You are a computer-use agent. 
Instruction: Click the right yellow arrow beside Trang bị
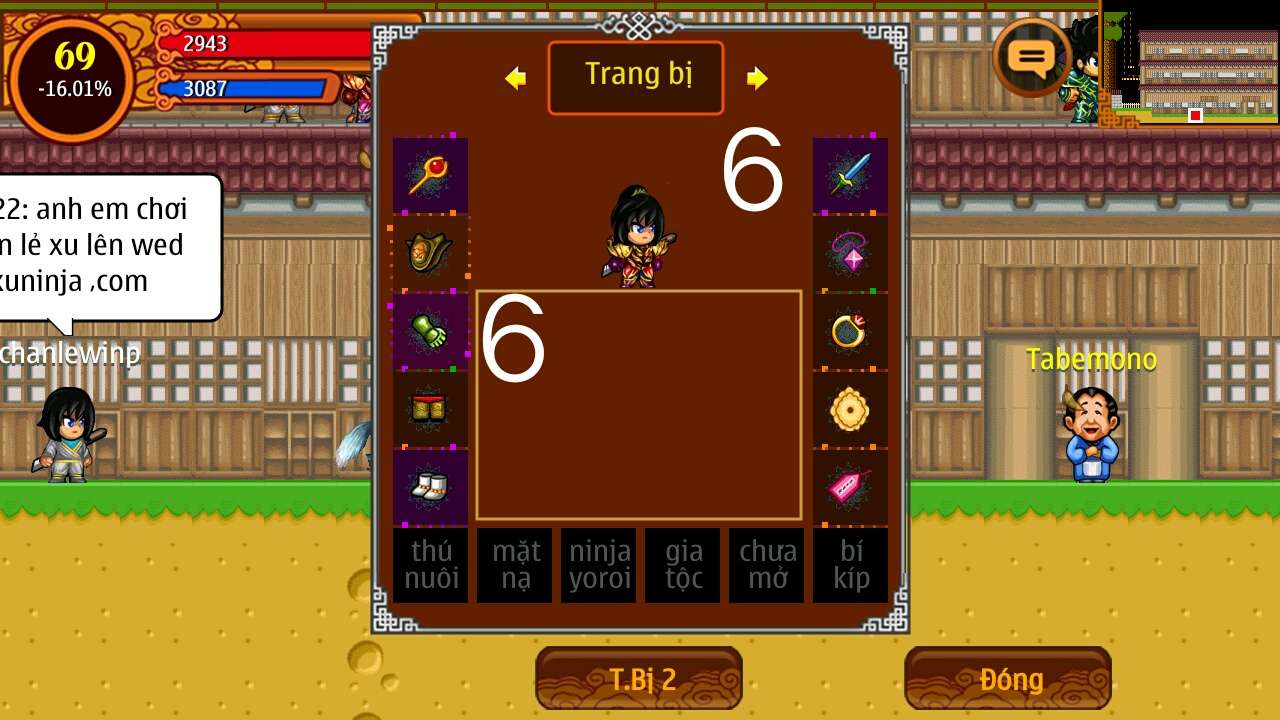(x=757, y=78)
